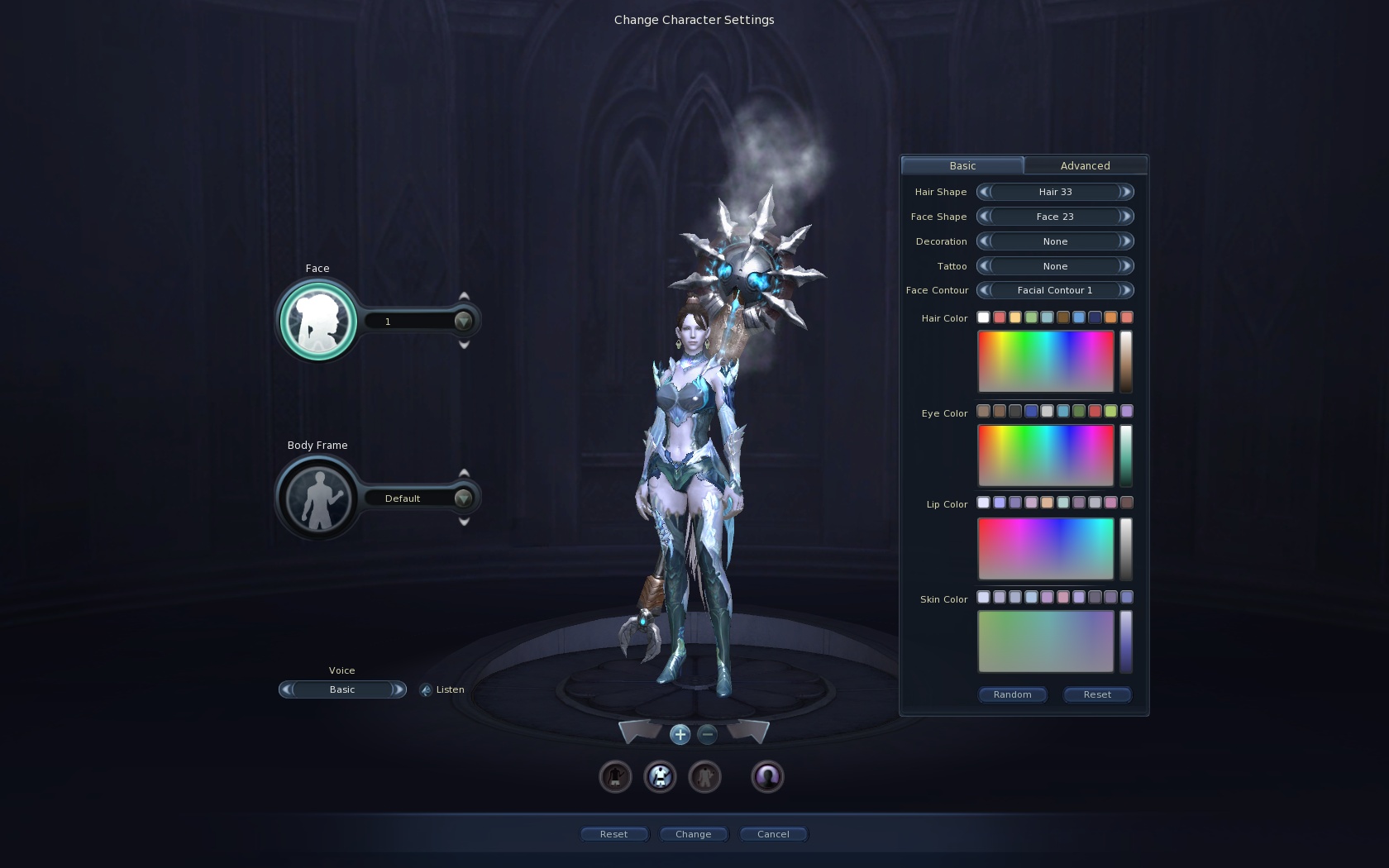Select the Basic tab
This screenshot has width=1389, height=868.
click(962, 165)
